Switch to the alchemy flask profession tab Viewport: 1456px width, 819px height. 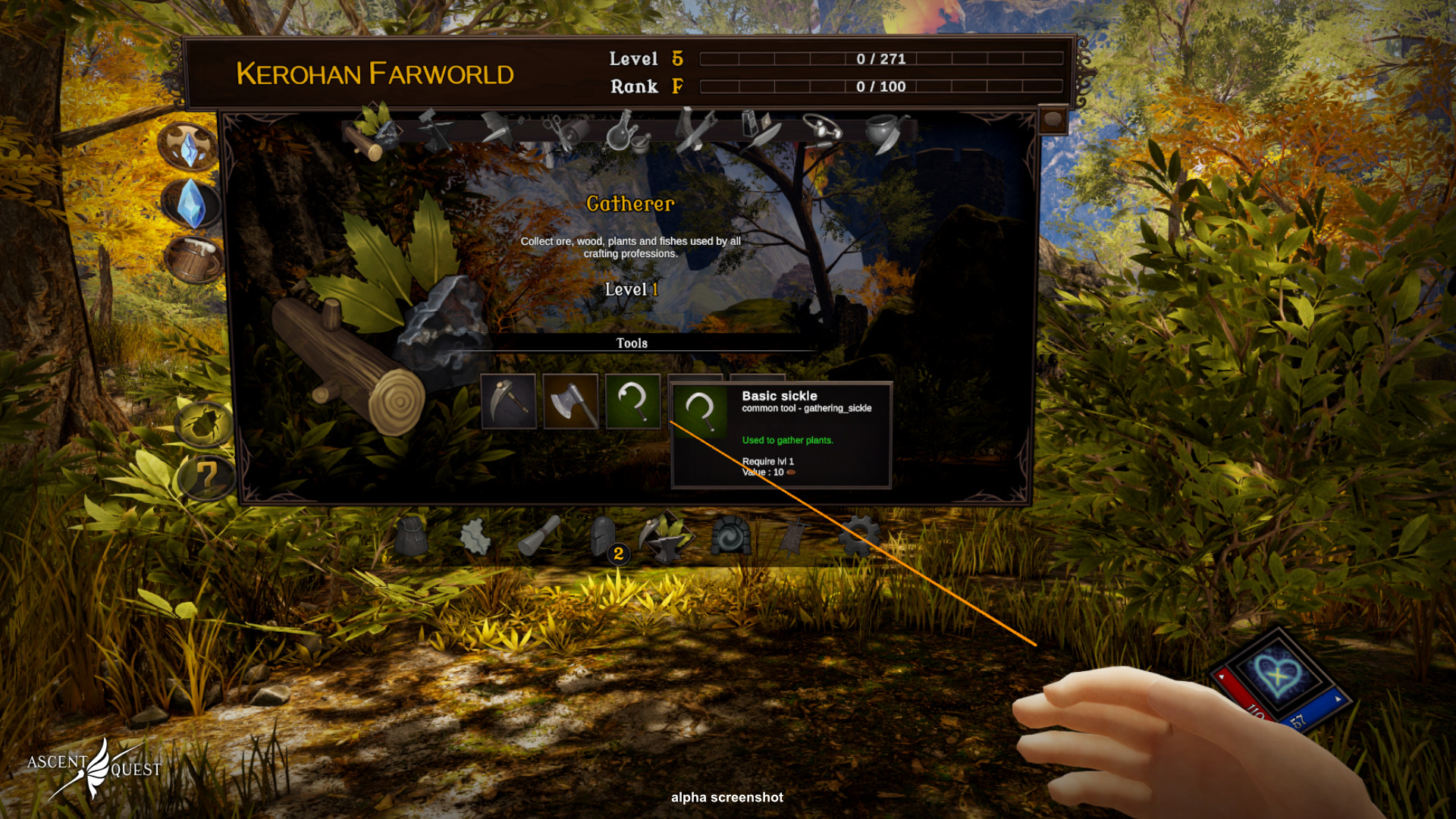(x=626, y=132)
